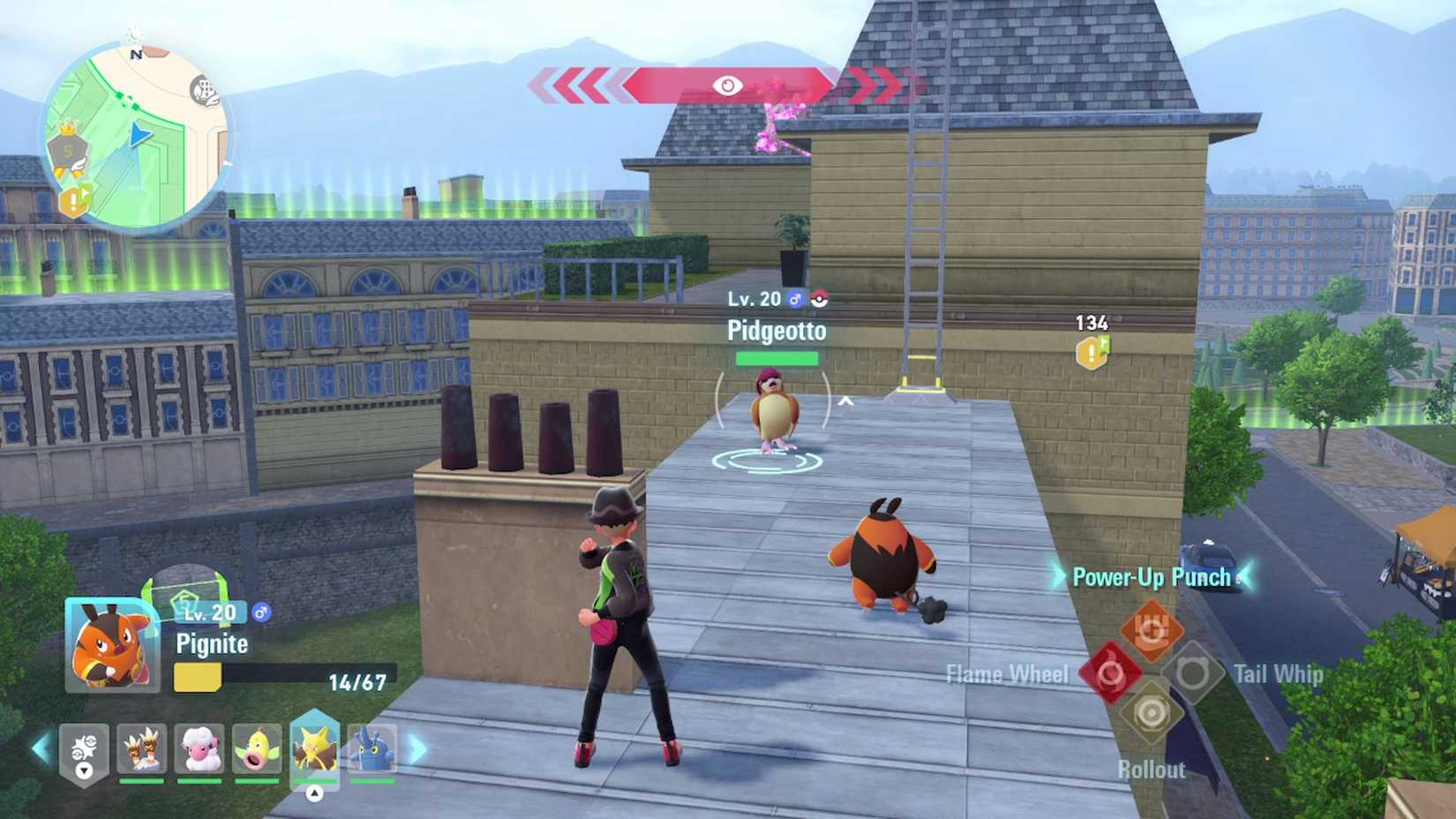Select the Pidgeotto nameplate above the wild Pokémon
The width and height of the screenshot is (1456, 819).
tap(776, 332)
